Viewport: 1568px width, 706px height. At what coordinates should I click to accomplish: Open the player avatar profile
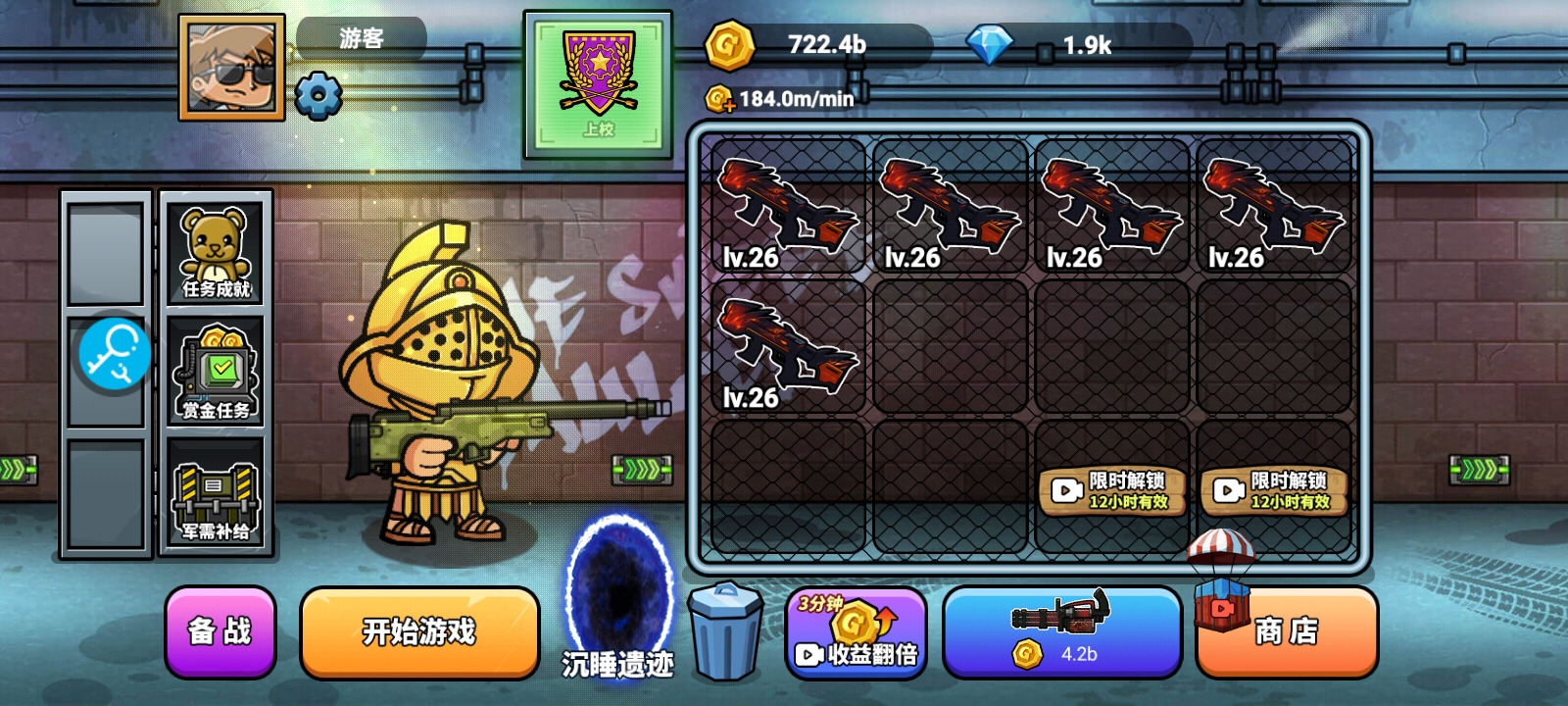pos(232,68)
